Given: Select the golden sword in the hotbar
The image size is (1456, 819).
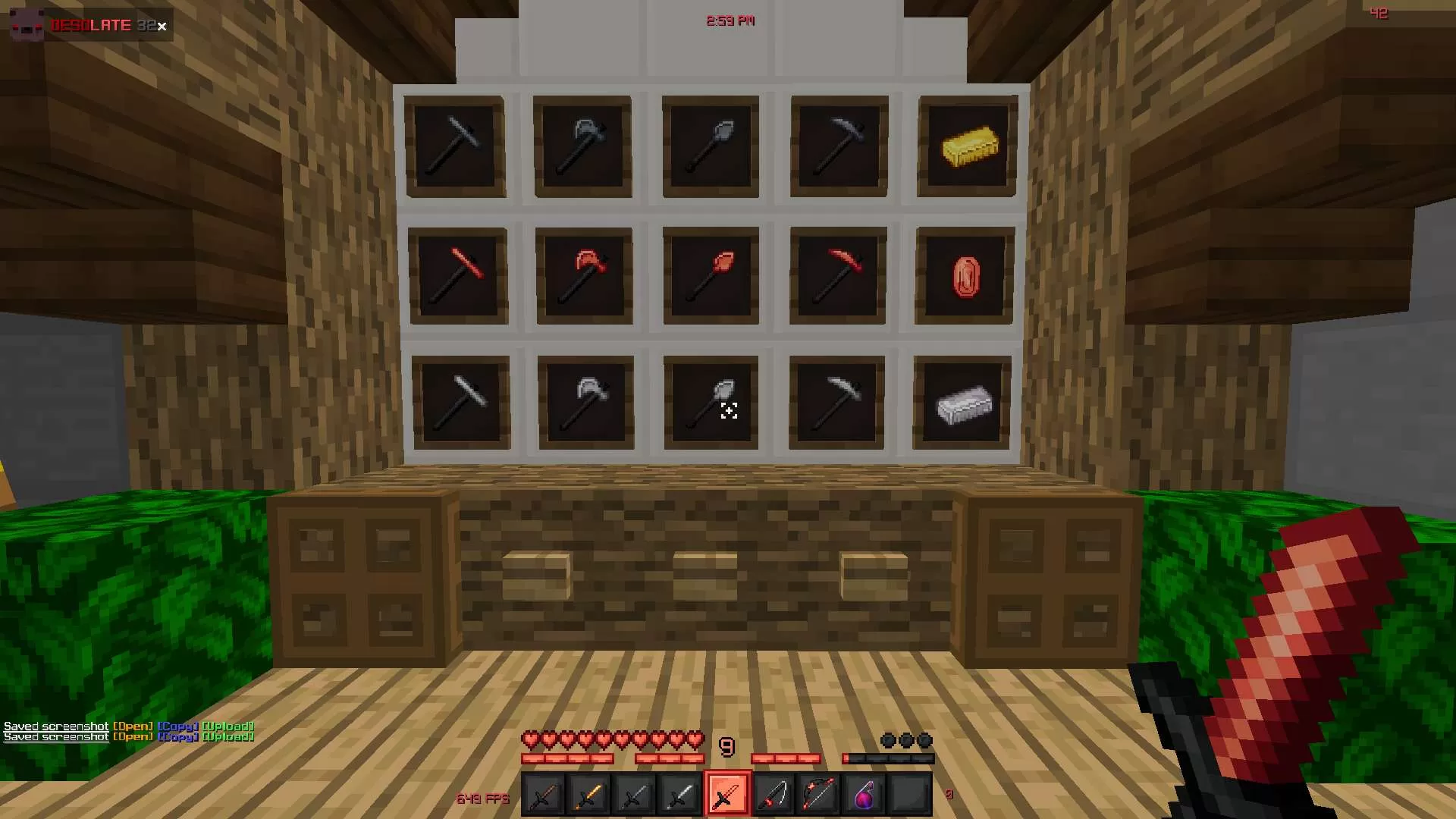Looking at the screenshot, I should (x=588, y=792).
